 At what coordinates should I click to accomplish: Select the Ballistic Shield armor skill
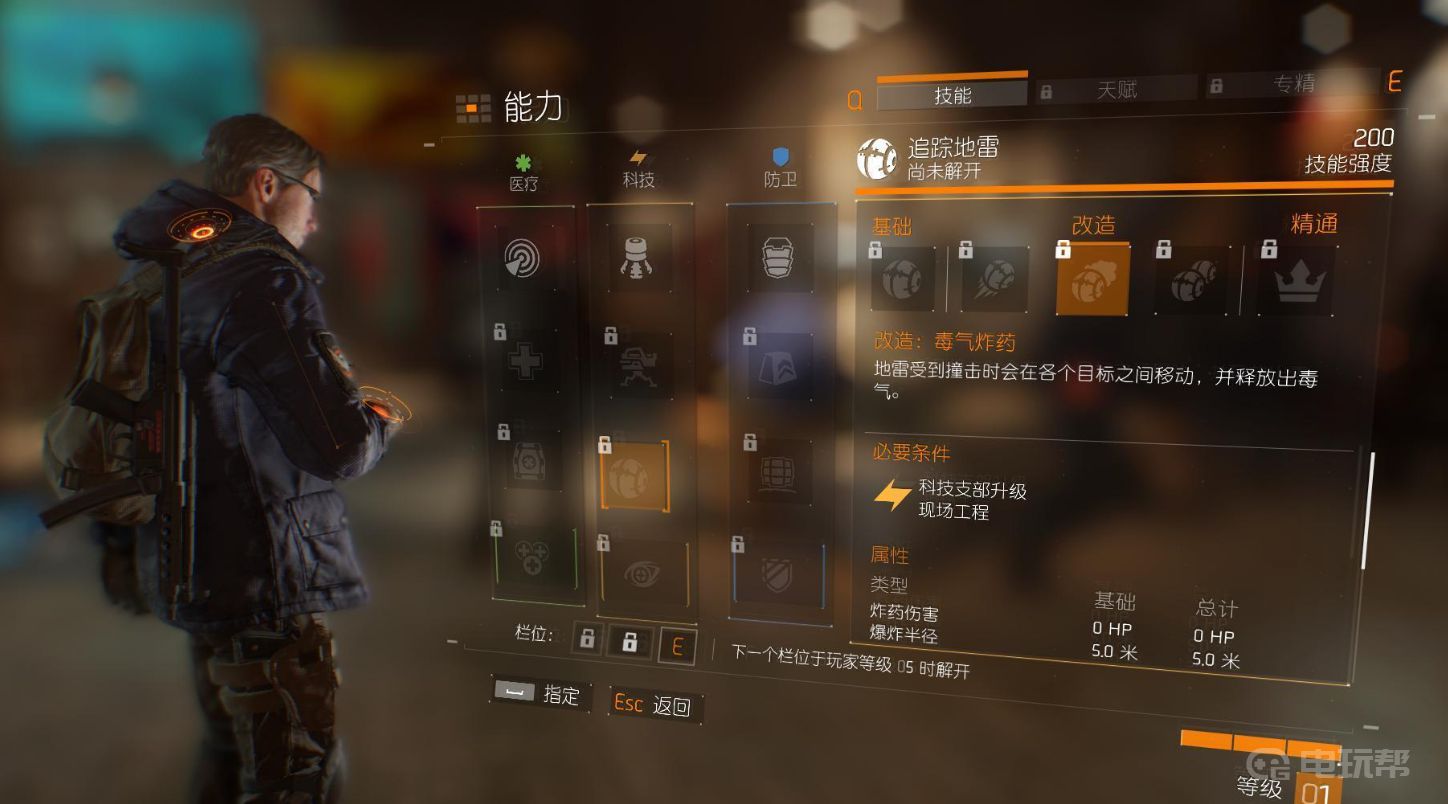pyautogui.click(x=780, y=259)
